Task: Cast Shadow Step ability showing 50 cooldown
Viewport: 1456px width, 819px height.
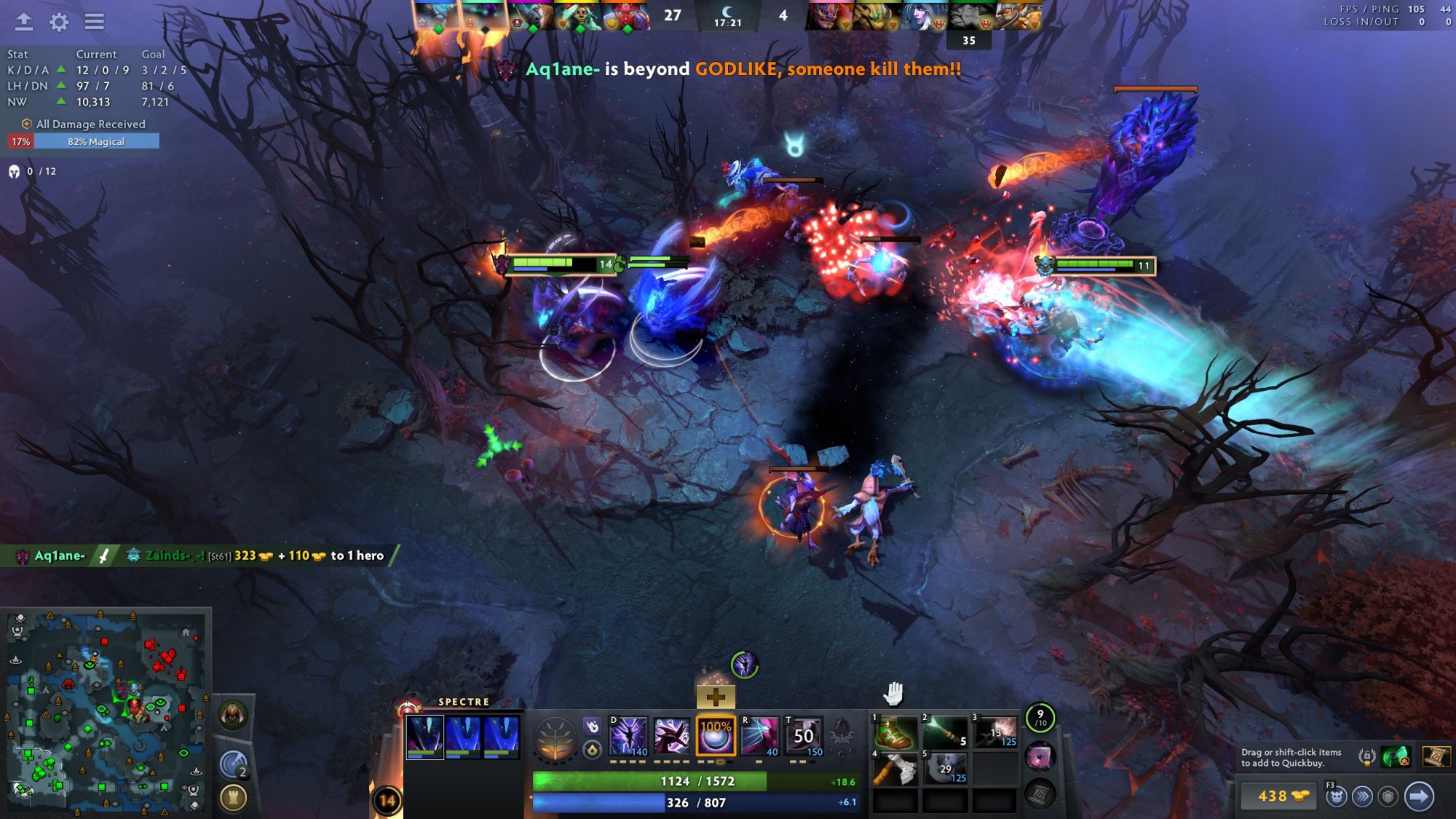Action: [804, 736]
